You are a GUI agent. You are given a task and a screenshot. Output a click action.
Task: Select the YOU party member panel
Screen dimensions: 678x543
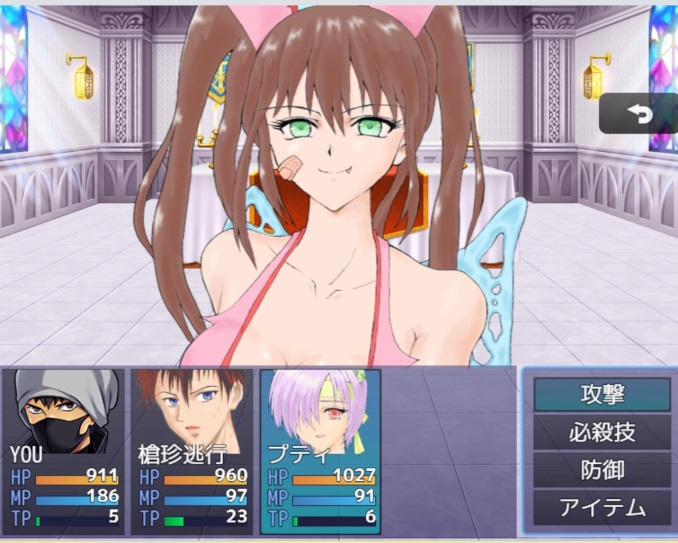[66, 451]
